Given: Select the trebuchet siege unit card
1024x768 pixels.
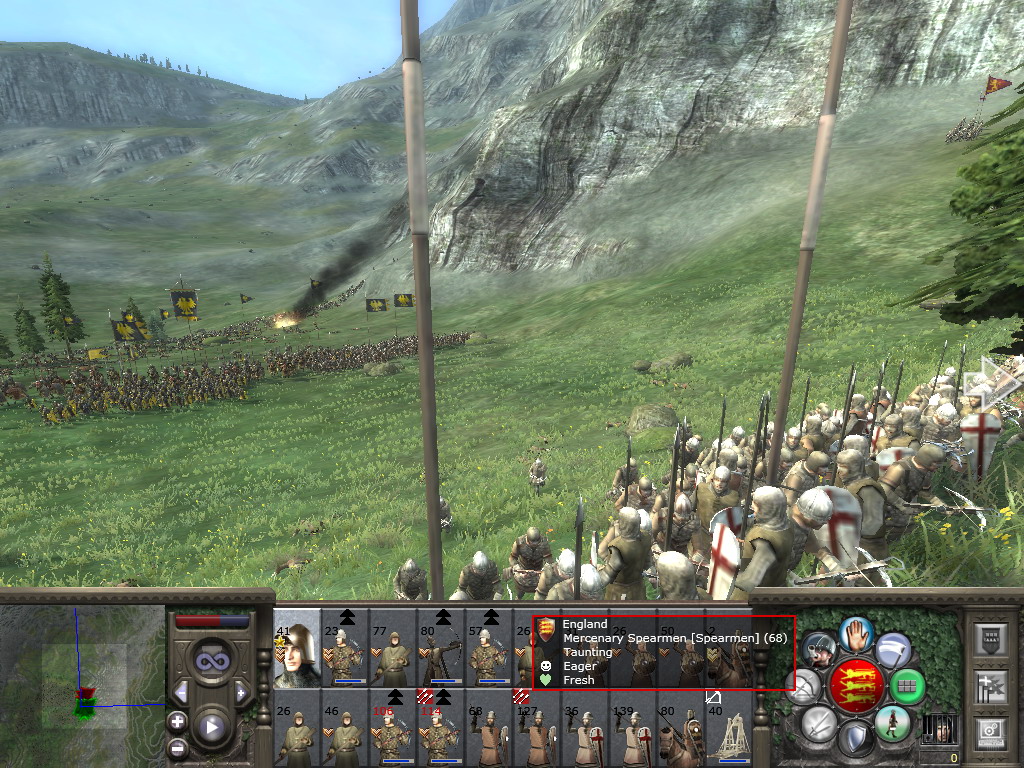Looking at the screenshot, I should (729, 727).
